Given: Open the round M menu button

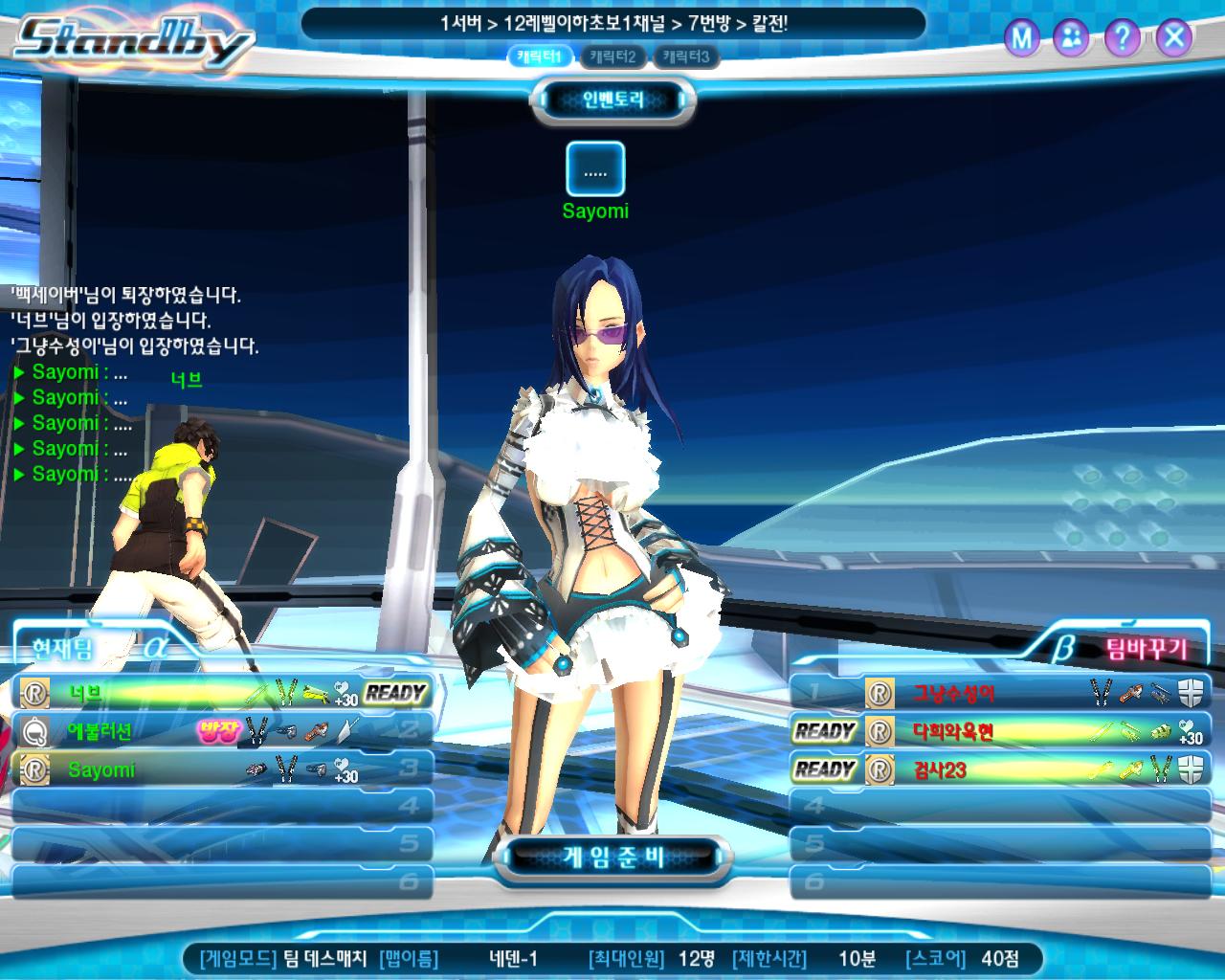Looking at the screenshot, I should coord(1023,38).
